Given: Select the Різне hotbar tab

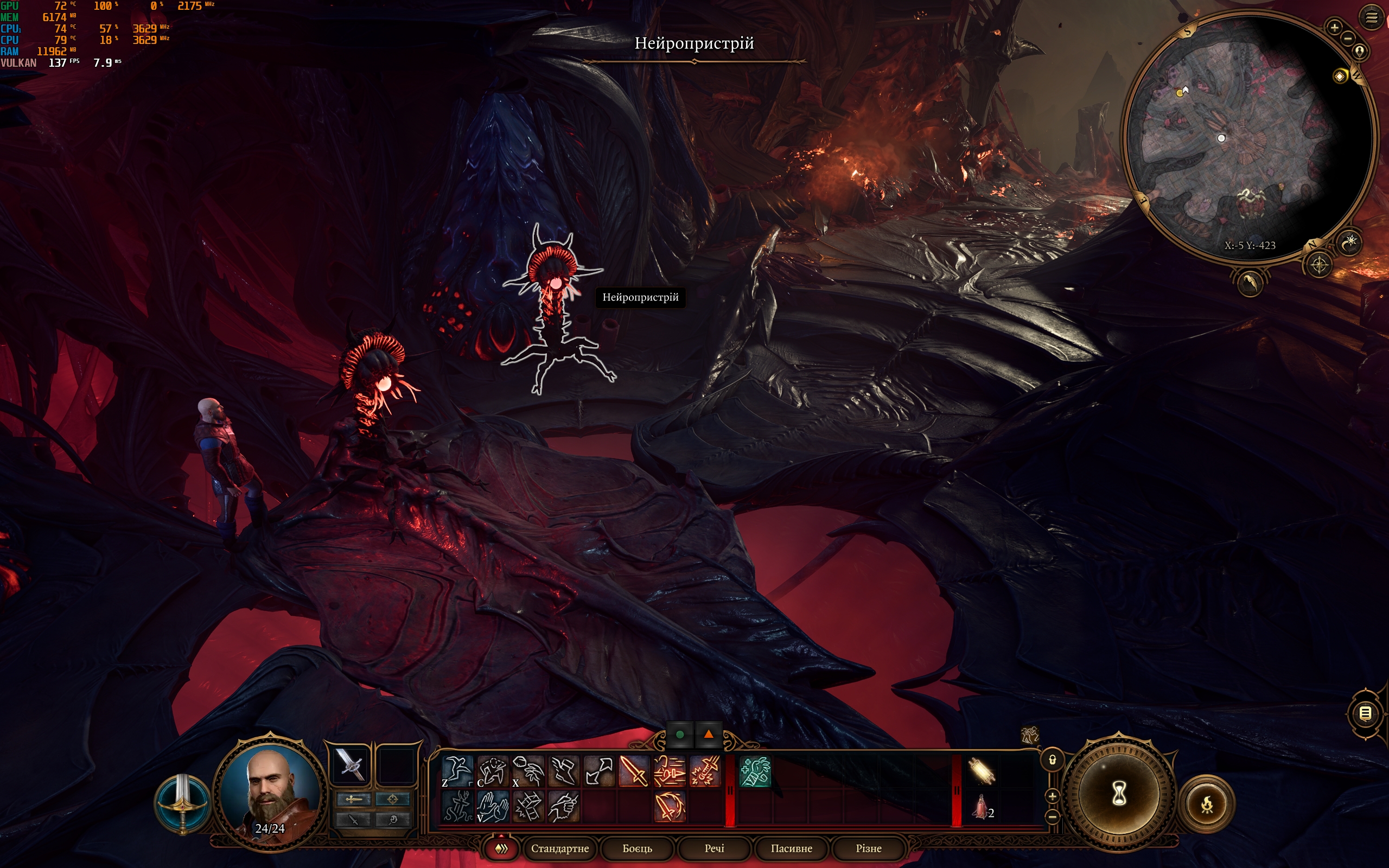Looking at the screenshot, I should pos(869,848).
